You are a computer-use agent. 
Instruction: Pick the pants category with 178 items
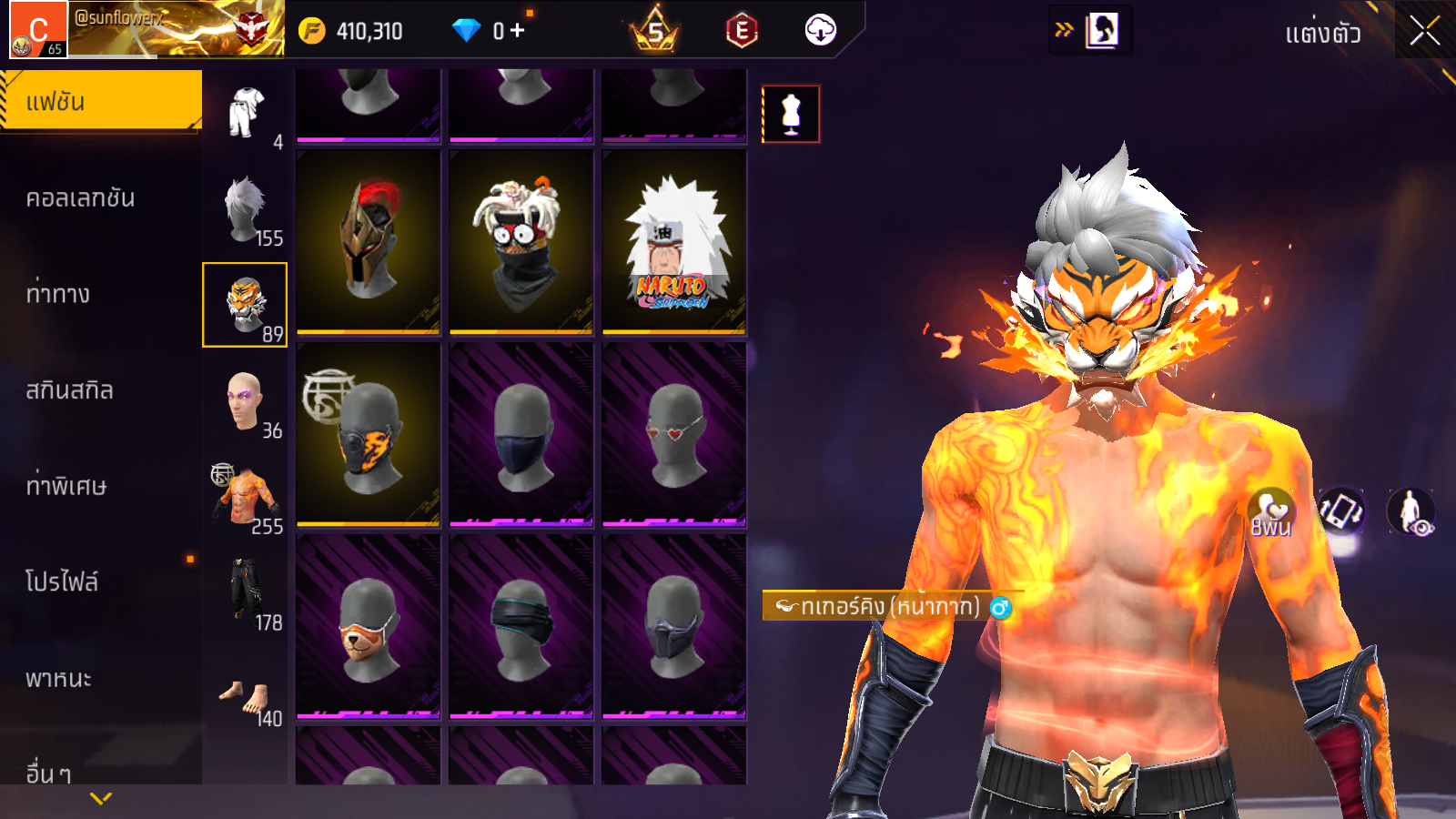pos(246,593)
